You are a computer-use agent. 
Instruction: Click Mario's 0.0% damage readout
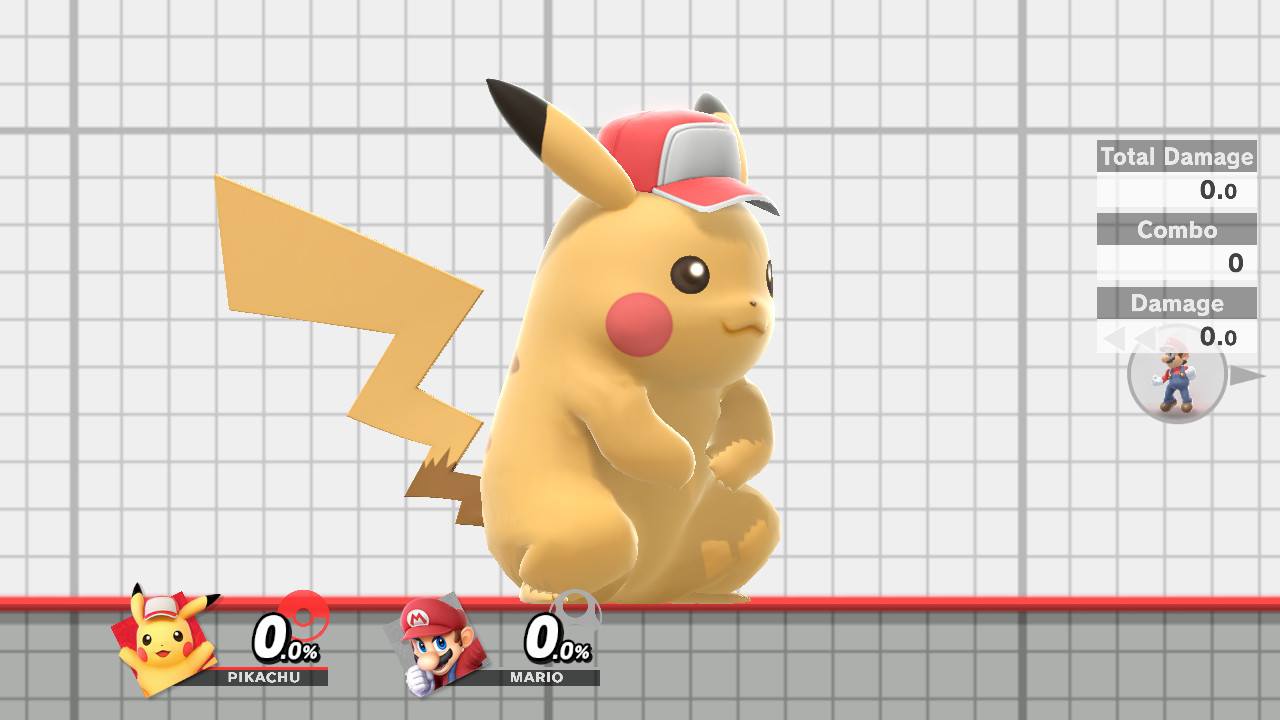pyautogui.click(x=553, y=640)
